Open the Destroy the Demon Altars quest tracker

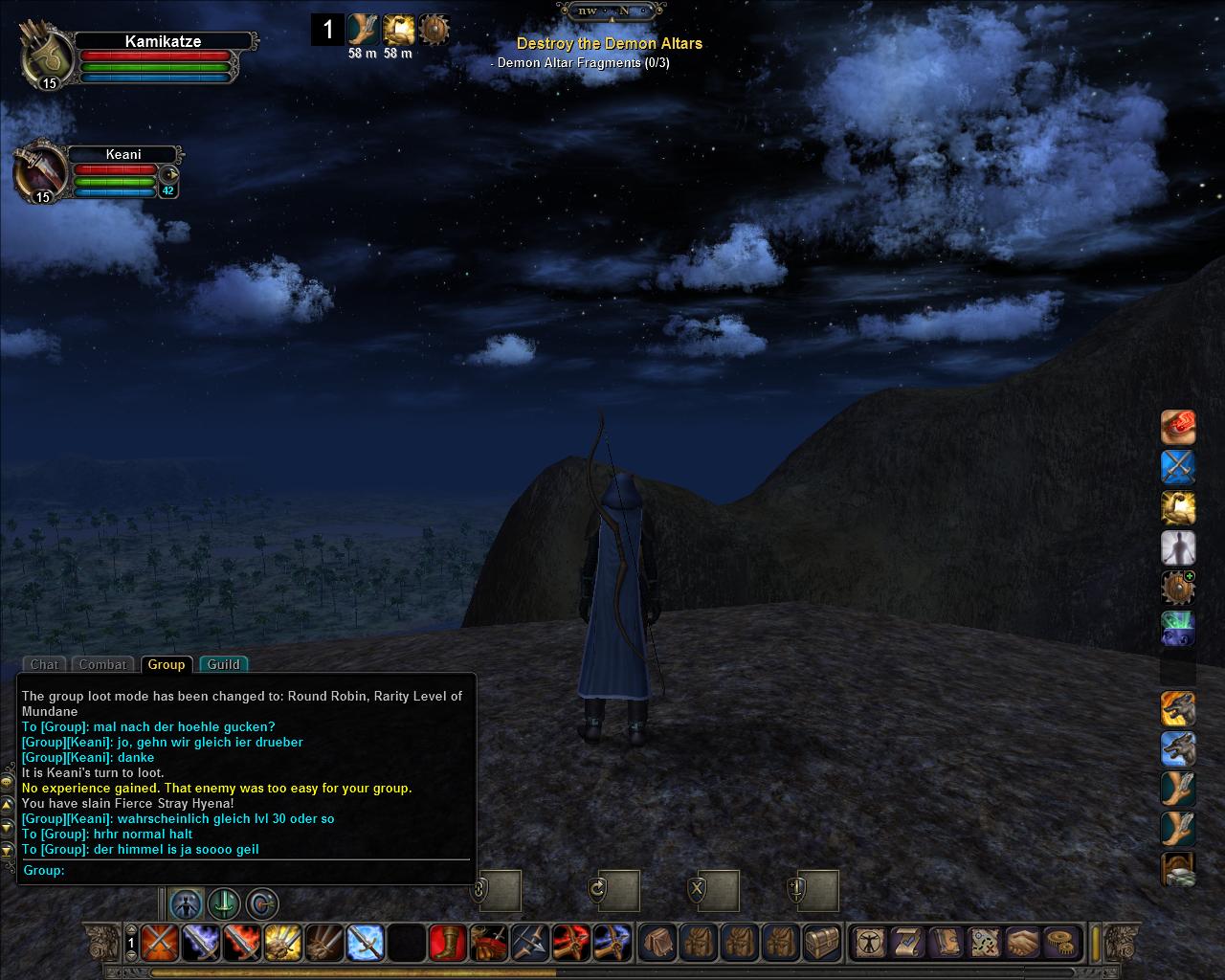(609, 43)
